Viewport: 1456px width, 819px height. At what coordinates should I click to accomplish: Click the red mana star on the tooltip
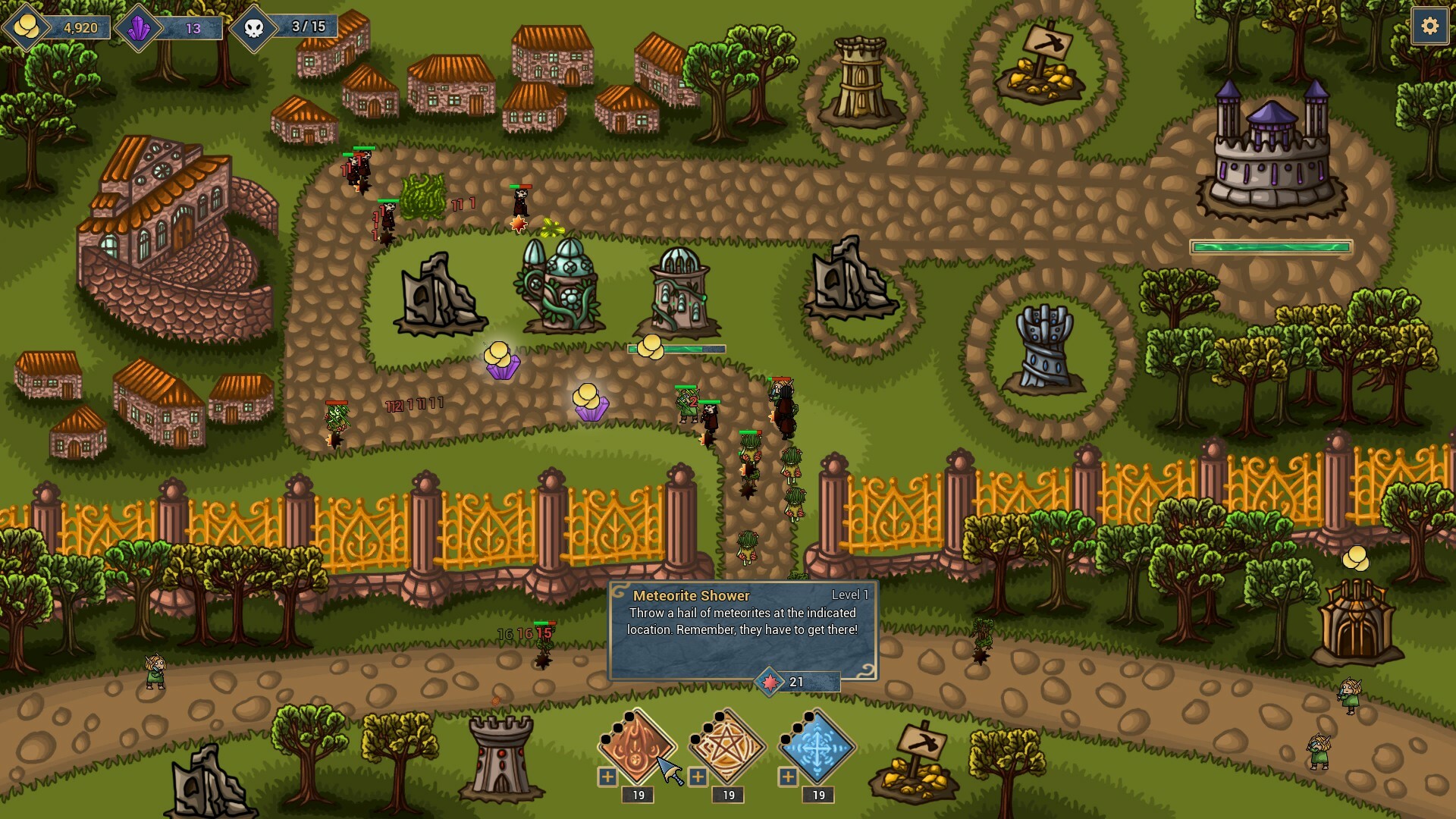tap(770, 682)
